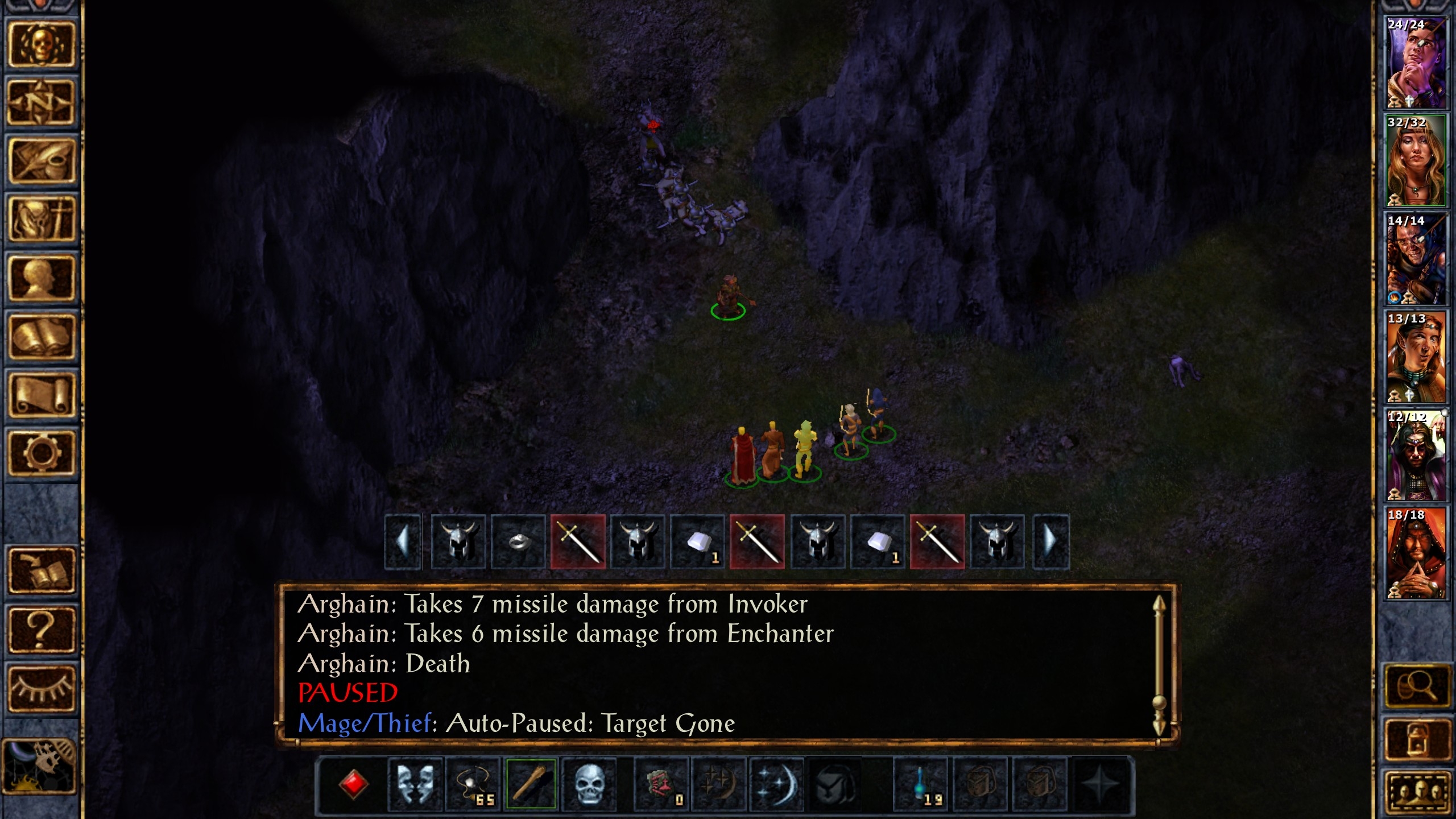Click the closed eye icon button

(41, 688)
